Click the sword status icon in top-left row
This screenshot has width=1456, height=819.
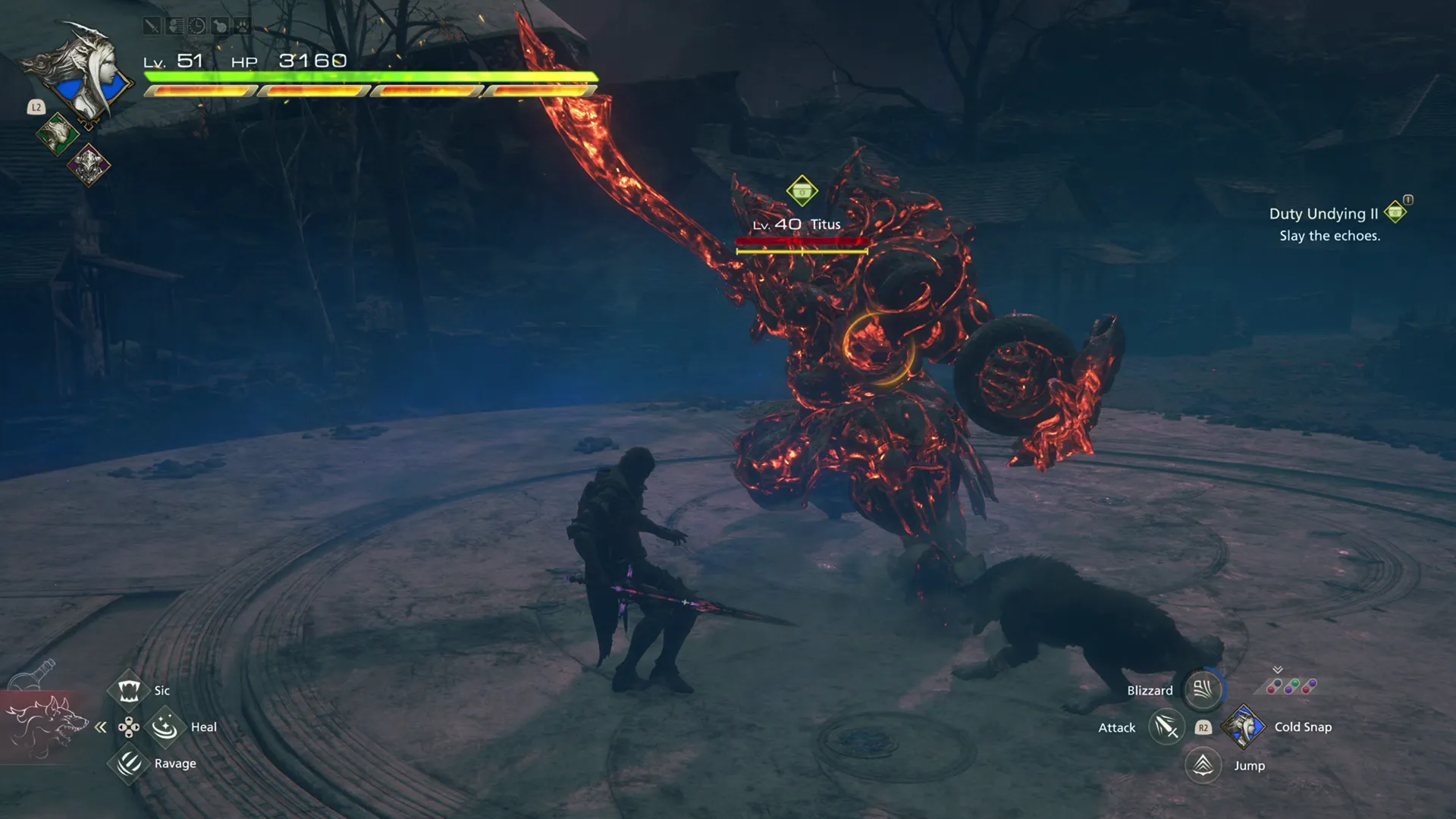point(152,25)
